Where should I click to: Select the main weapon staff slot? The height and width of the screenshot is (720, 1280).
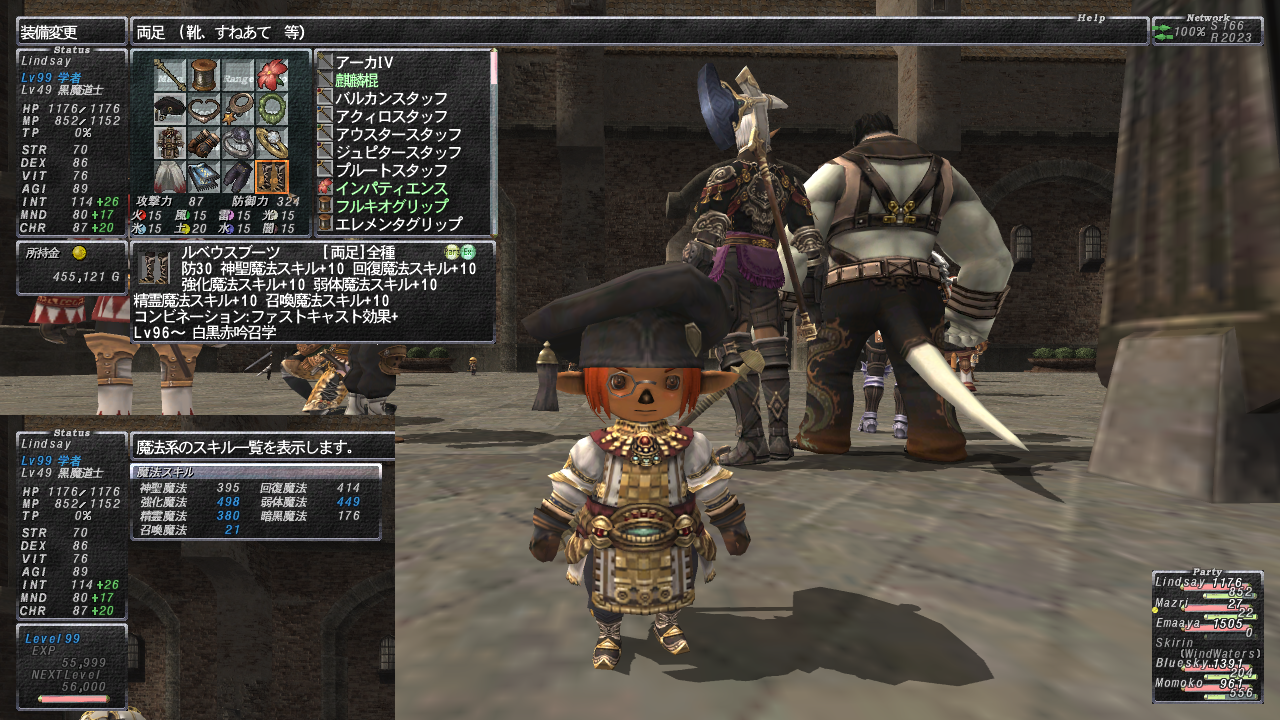(x=170, y=74)
